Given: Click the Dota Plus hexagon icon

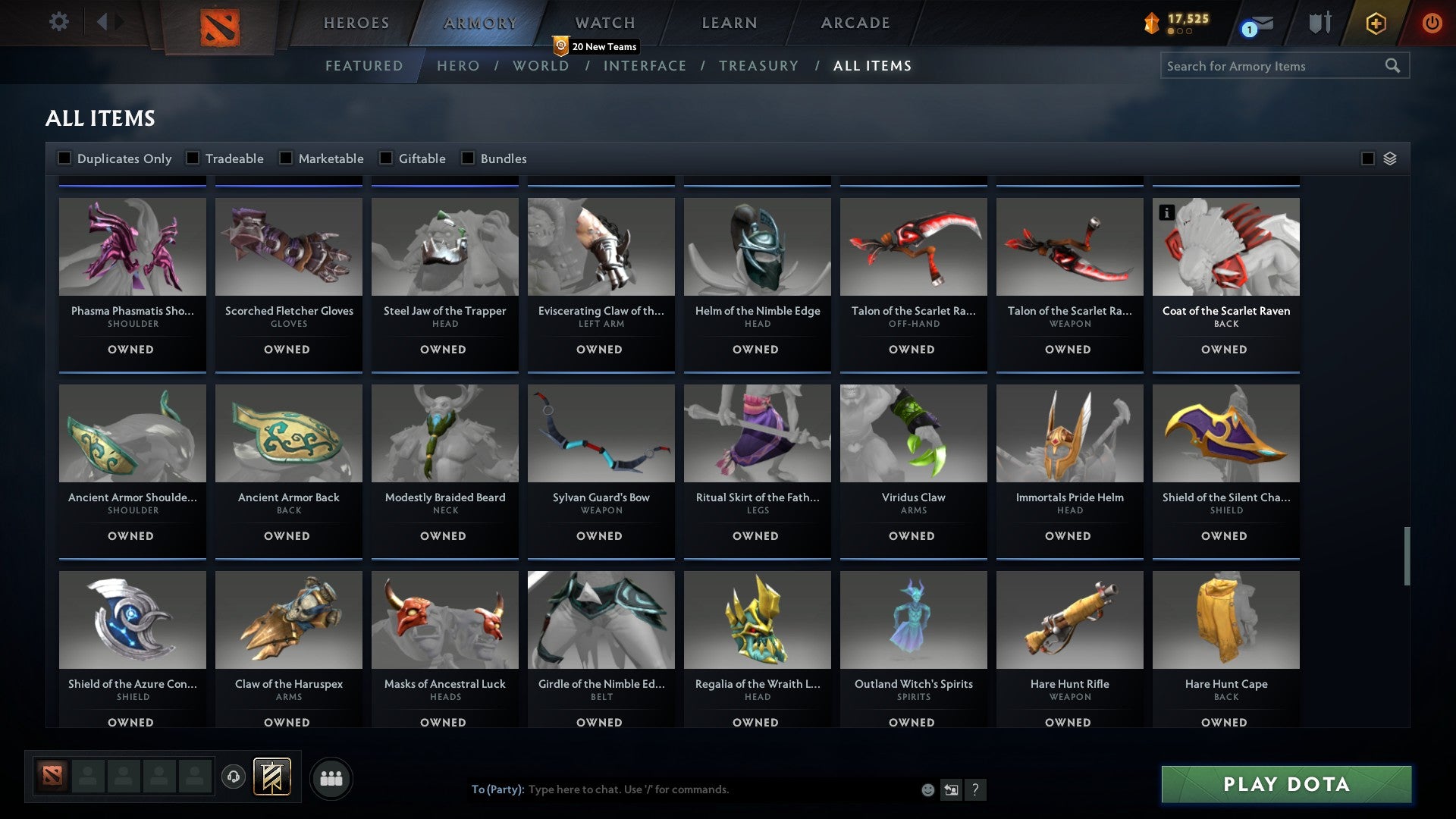Looking at the screenshot, I should point(1375,23).
